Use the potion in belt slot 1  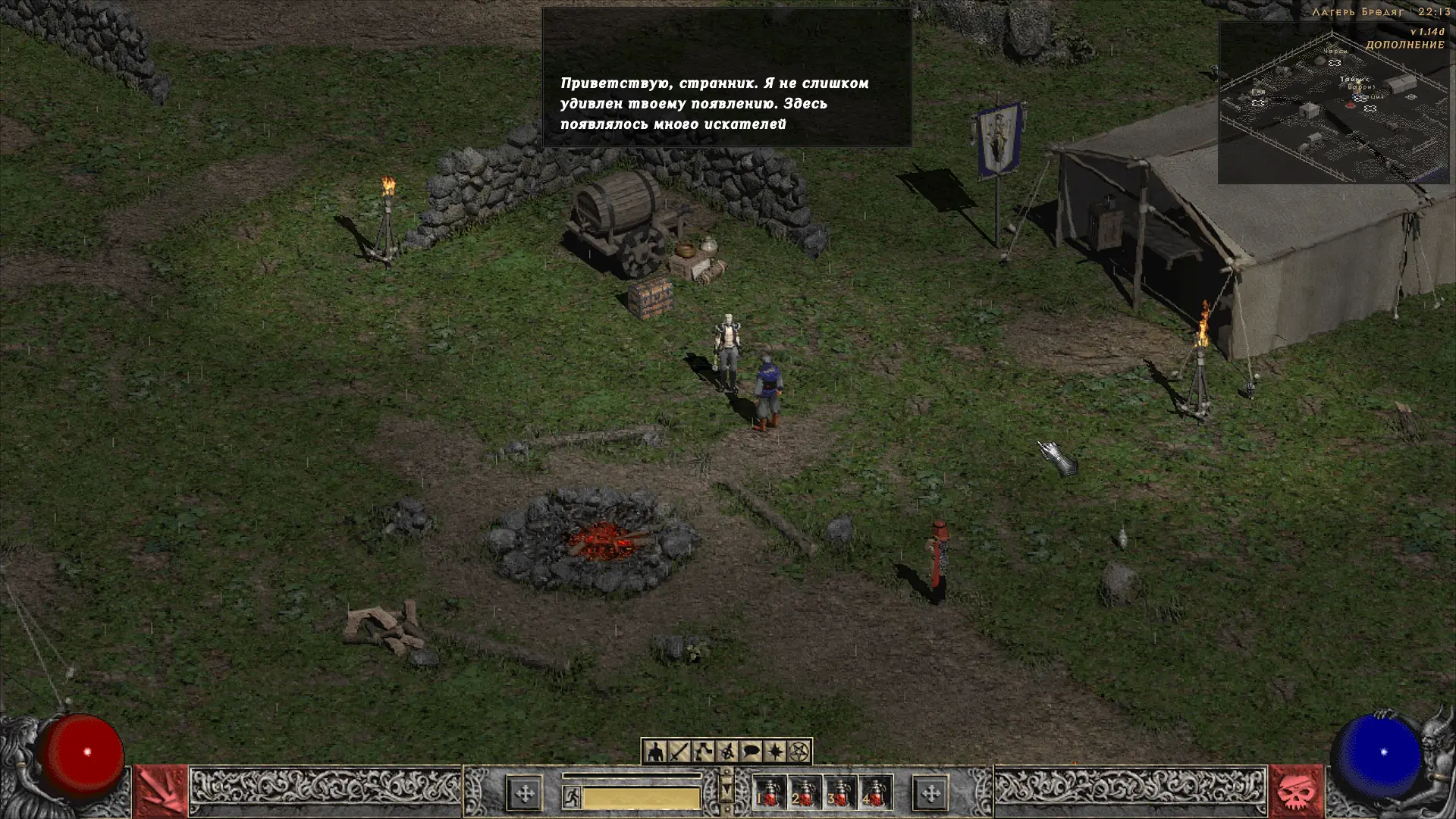(x=769, y=794)
